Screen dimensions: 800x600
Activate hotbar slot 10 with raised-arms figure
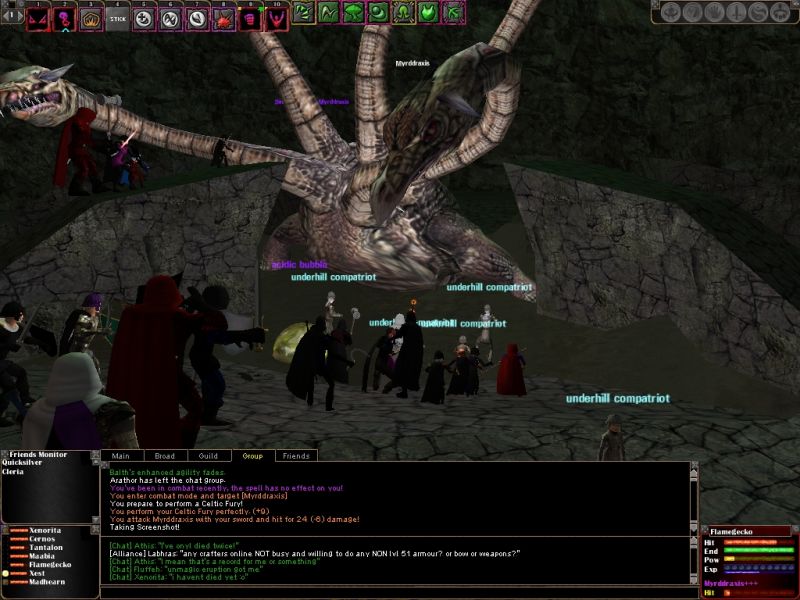point(276,17)
